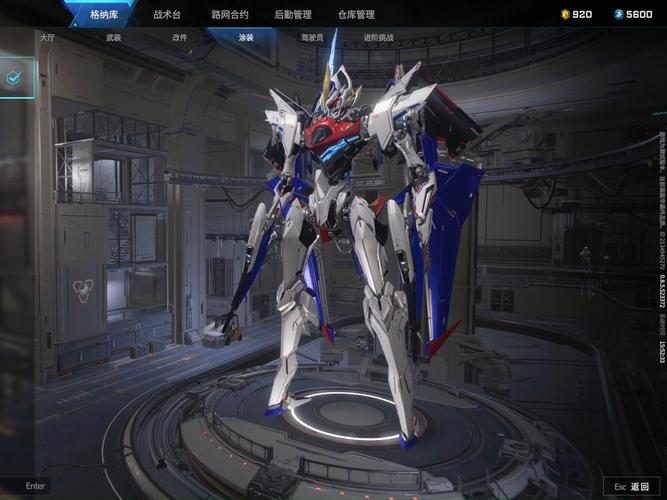Click the blue currency icon showing 5600

(619, 14)
